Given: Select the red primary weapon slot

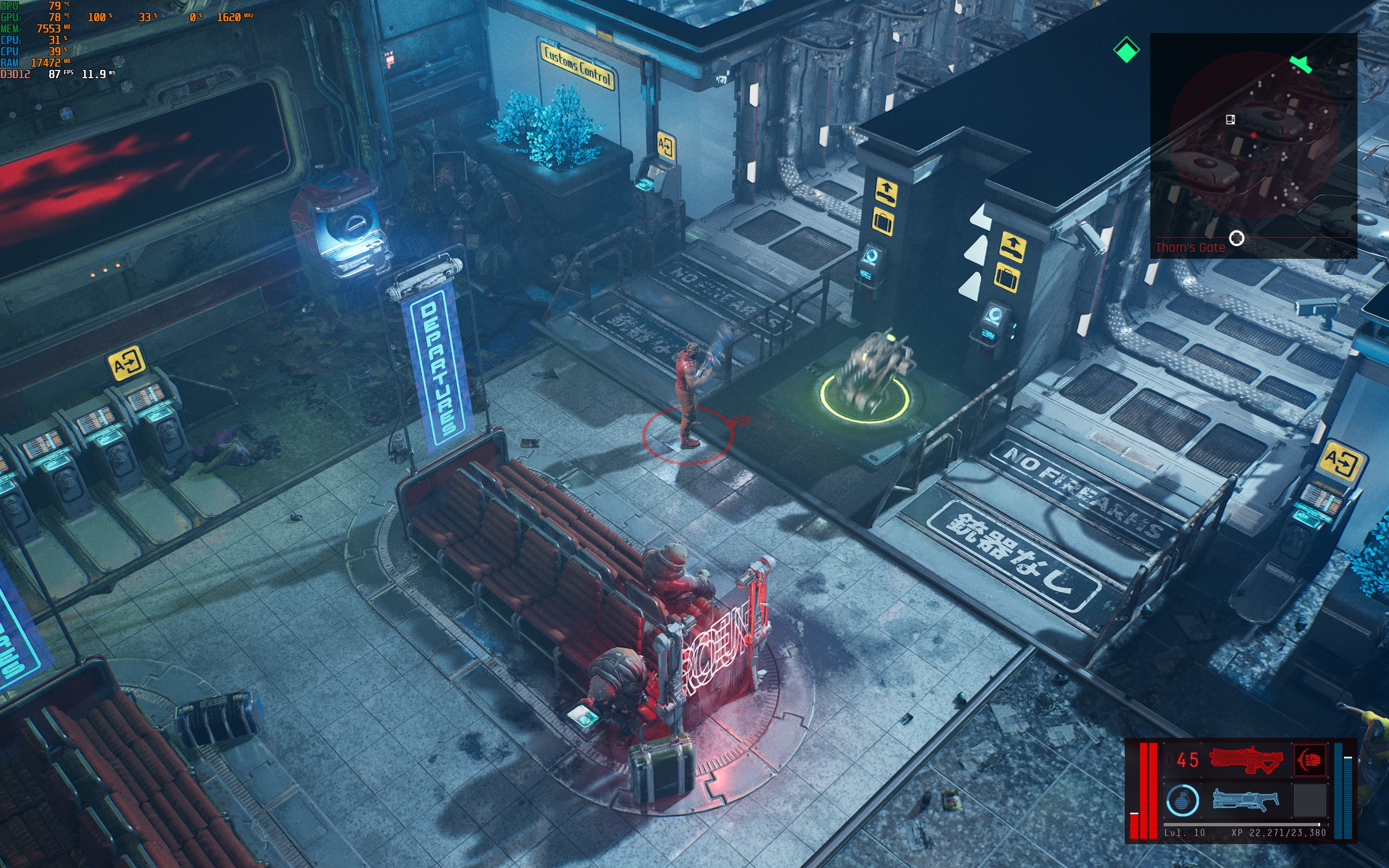Looking at the screenshot, I should [1245, 760].
